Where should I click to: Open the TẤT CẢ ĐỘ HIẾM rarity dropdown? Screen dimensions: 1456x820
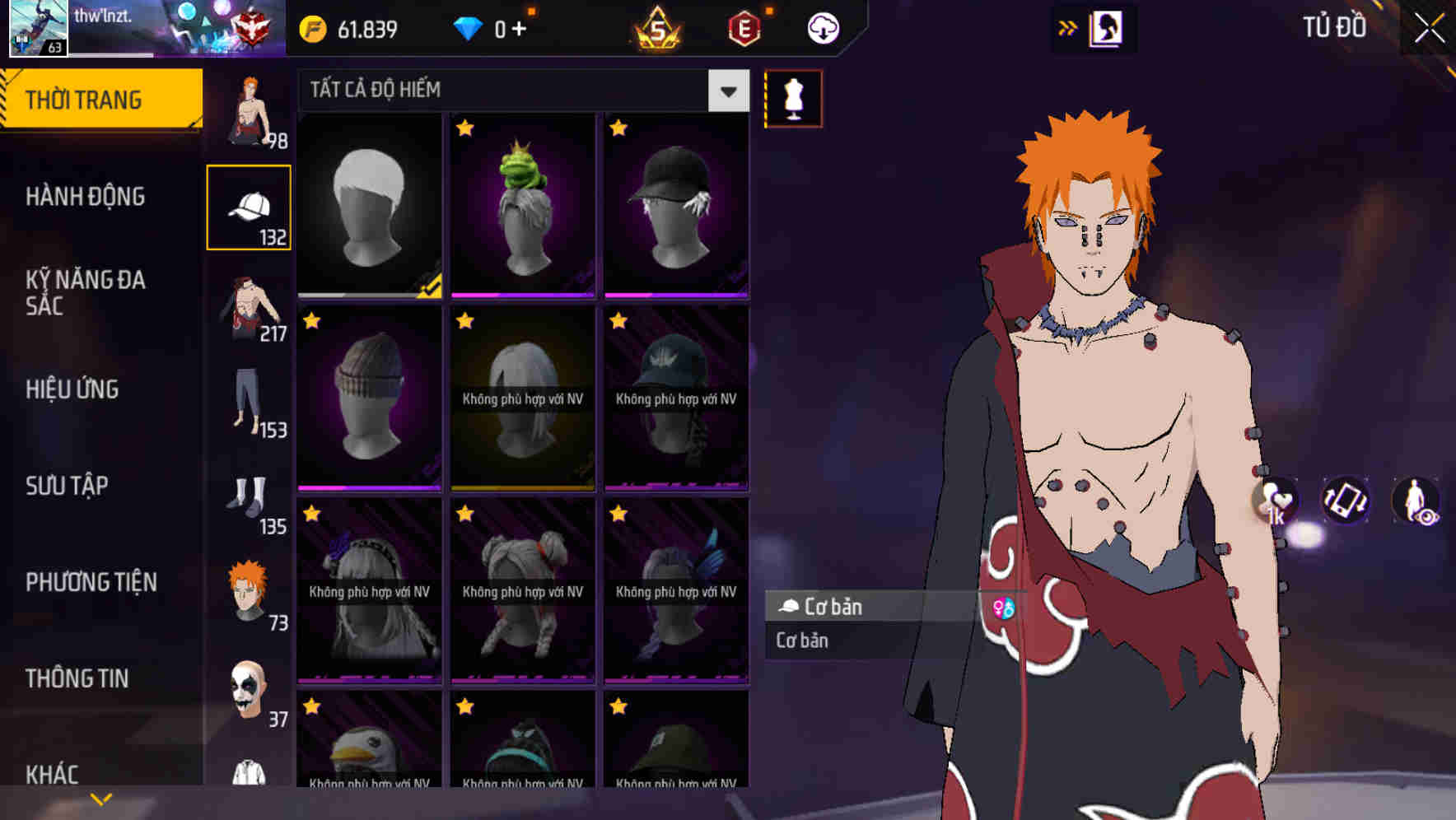click(x=519, y=91)
